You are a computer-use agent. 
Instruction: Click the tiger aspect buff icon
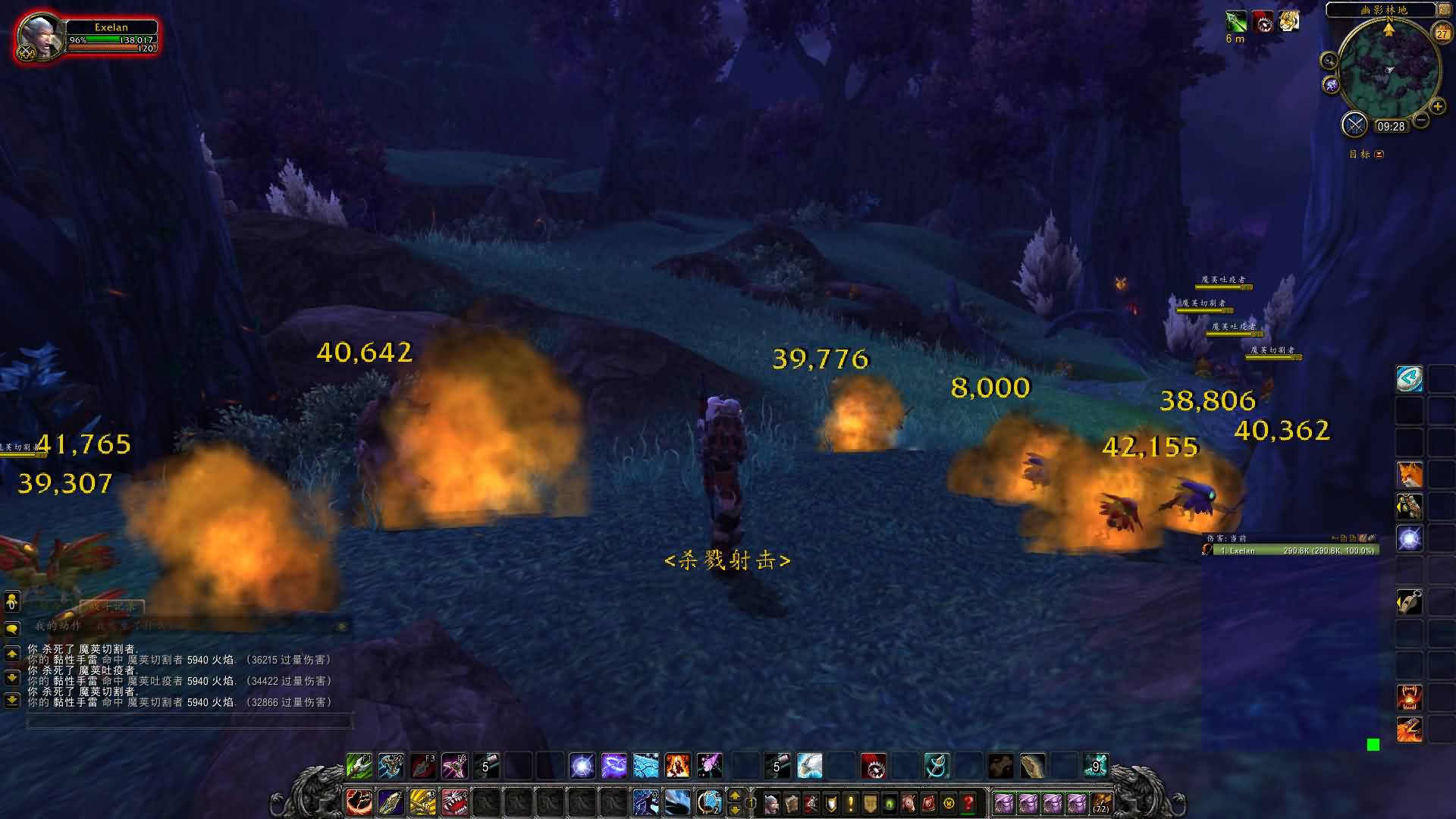[1289, 21]
